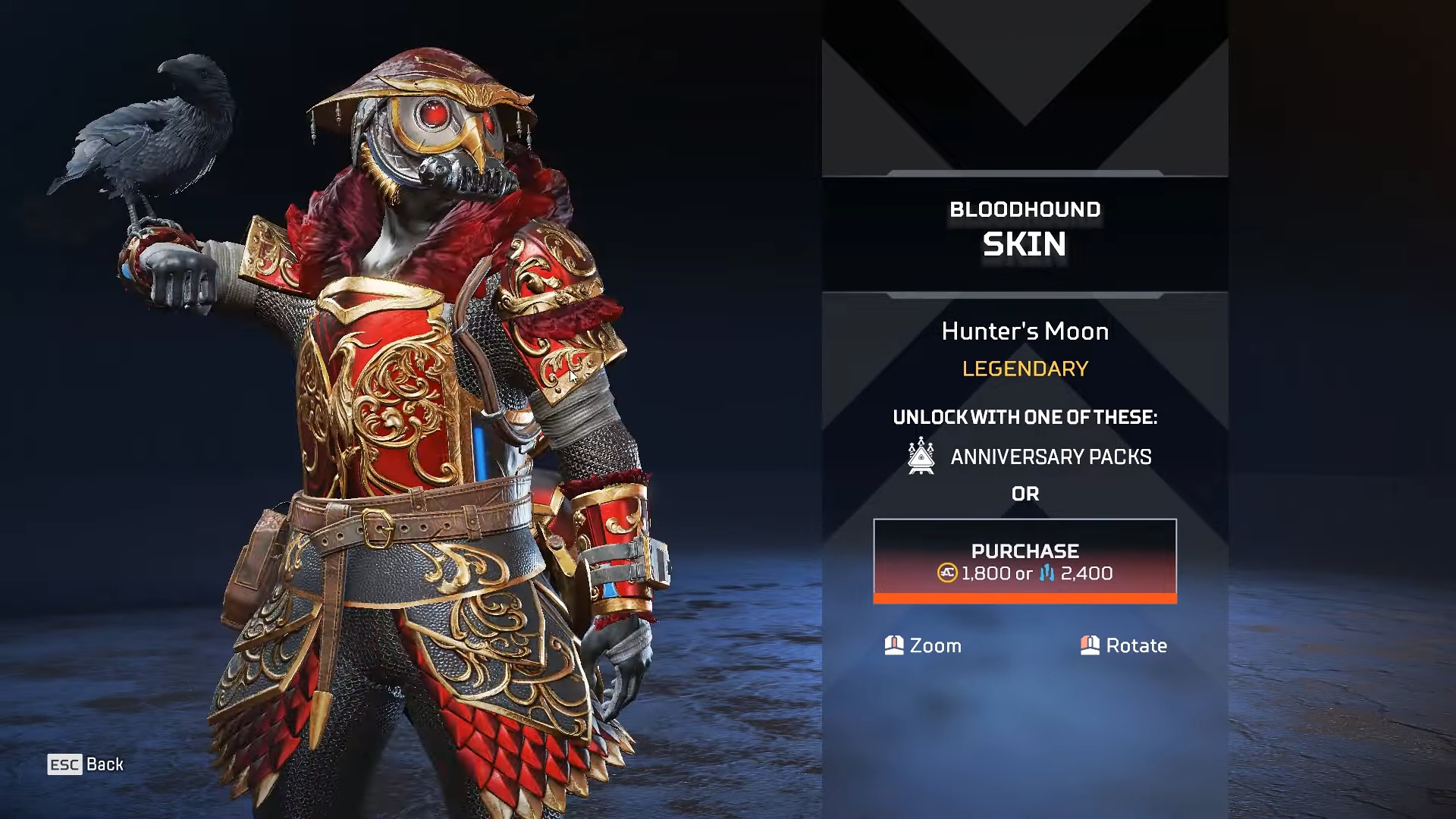This screenshot has width=1456, height=819.
Task: Purchase the Hunter's Moon skin
Action: click(x=1025, y=561)
